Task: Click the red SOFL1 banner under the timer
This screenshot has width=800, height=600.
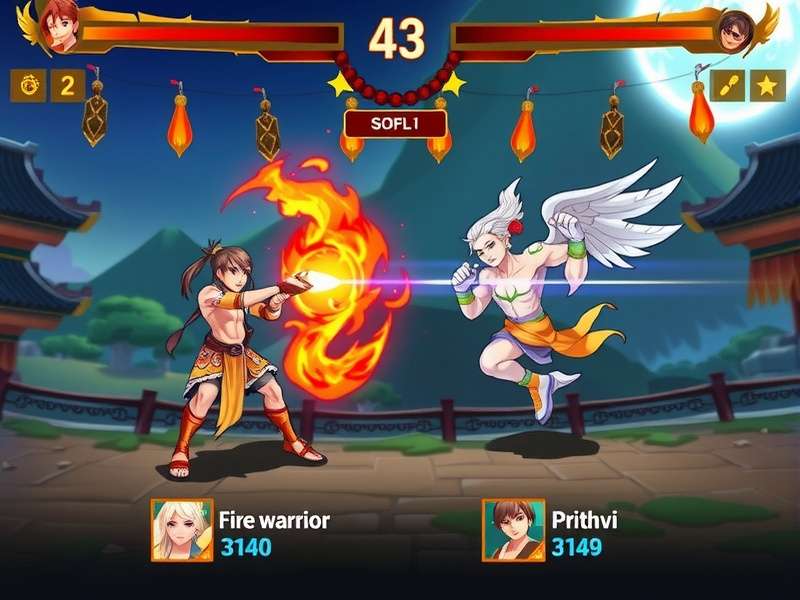Action: (x=395, y=124)
